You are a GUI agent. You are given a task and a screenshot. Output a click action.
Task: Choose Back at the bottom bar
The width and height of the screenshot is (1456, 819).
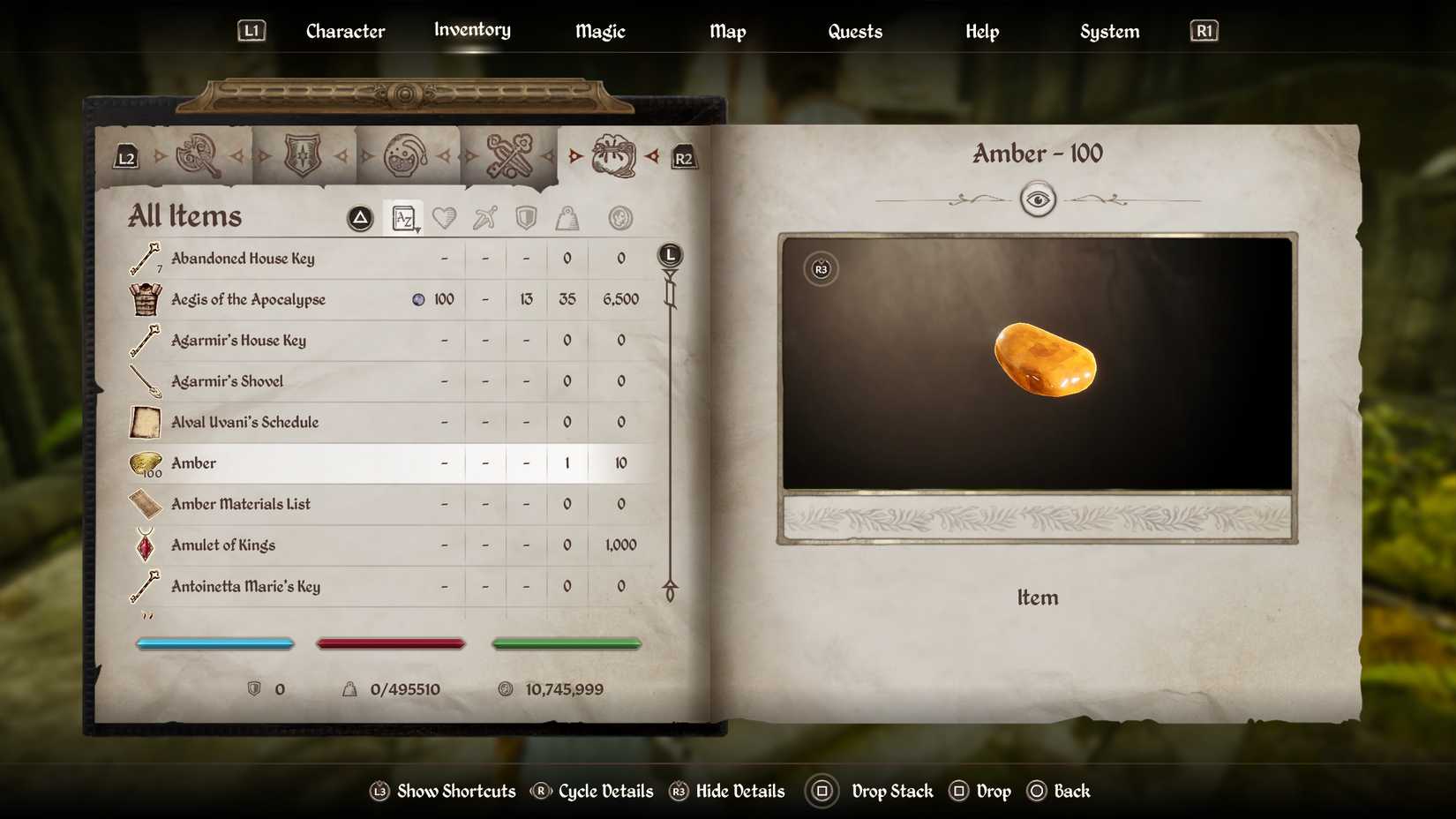1071,791
